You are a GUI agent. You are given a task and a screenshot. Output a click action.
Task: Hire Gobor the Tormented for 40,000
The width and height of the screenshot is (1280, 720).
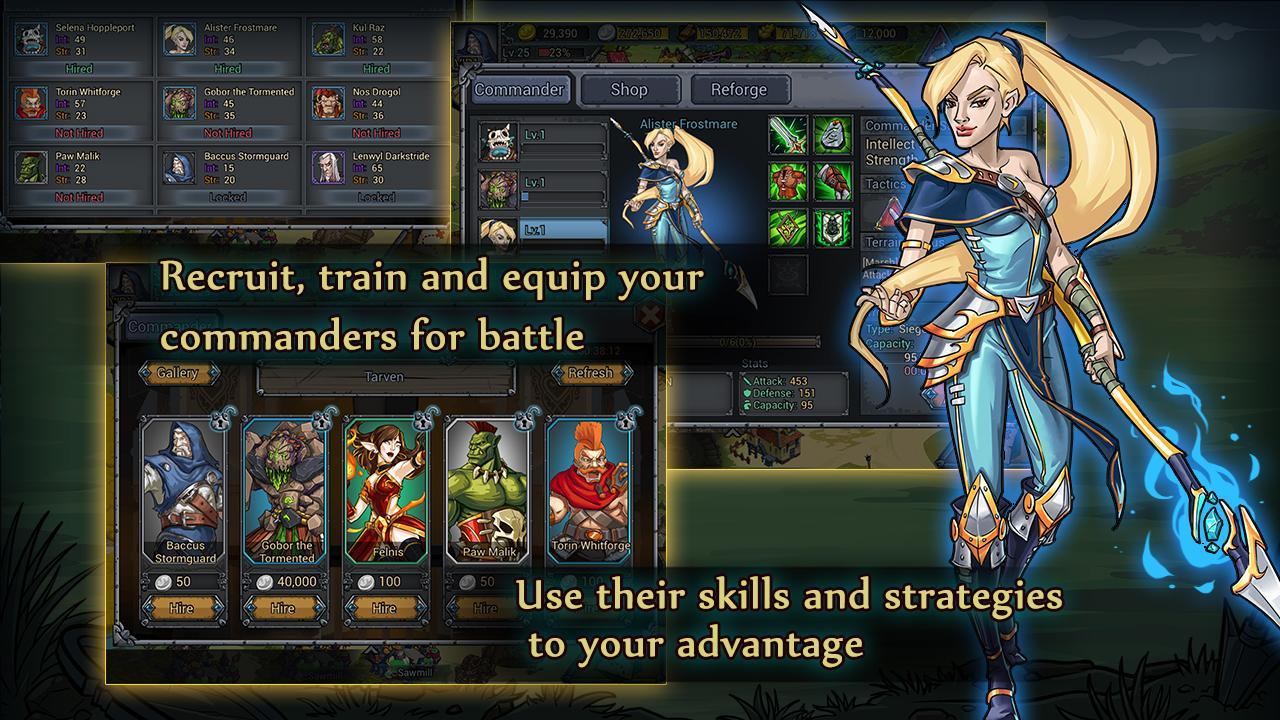pyautogui.click(x=283, y=608)
